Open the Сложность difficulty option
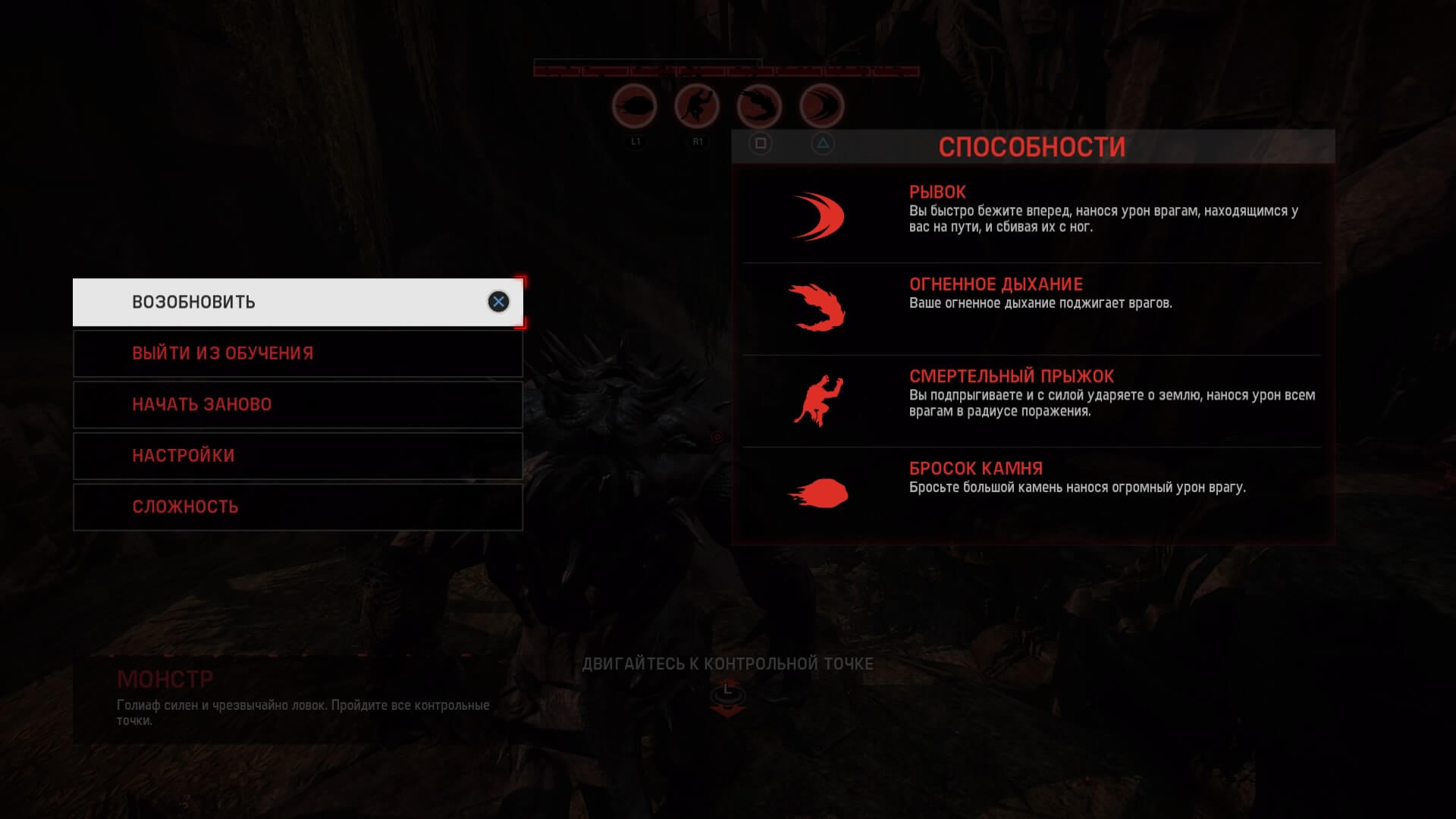This screenshot has height=819, width=1456. click(x=297, y=507)
